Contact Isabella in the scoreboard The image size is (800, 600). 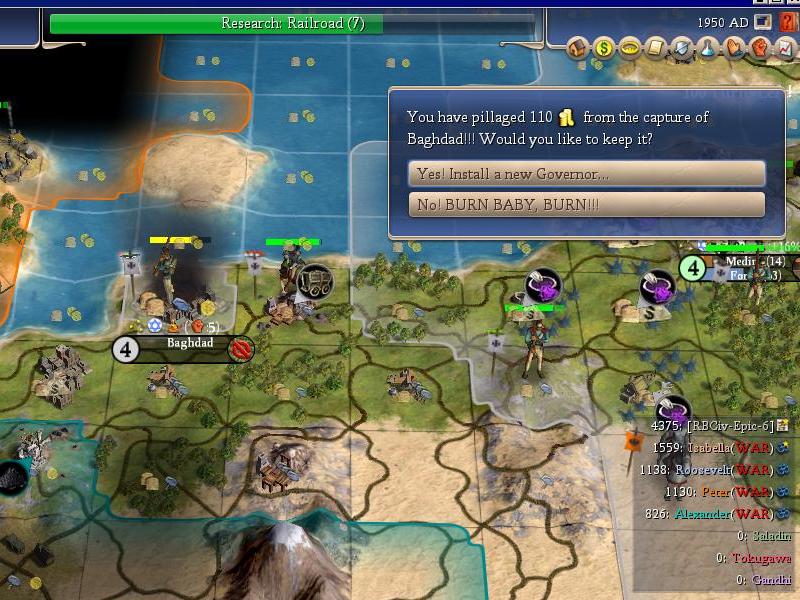tap(712, 447)
